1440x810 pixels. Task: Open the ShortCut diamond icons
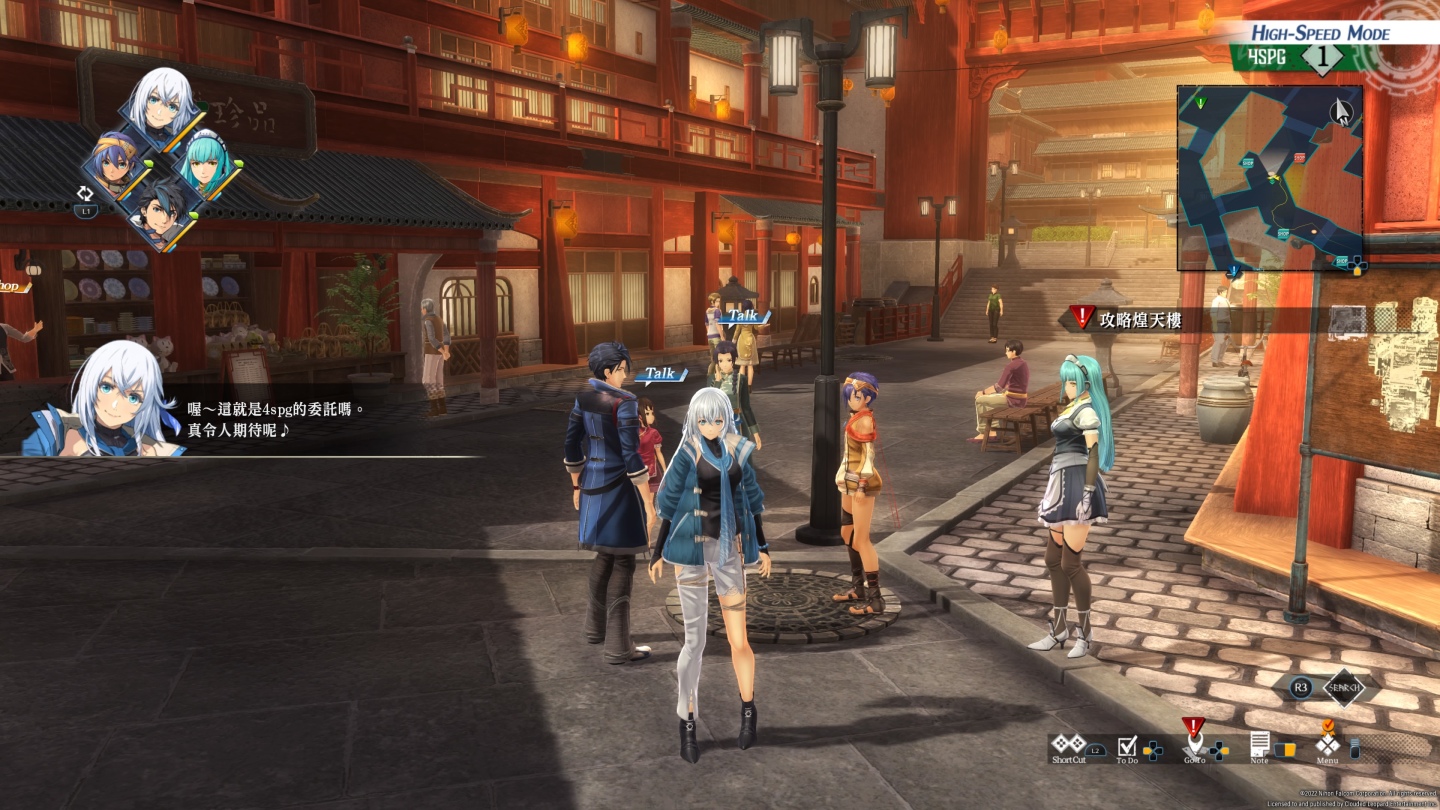coord(1068,744)
